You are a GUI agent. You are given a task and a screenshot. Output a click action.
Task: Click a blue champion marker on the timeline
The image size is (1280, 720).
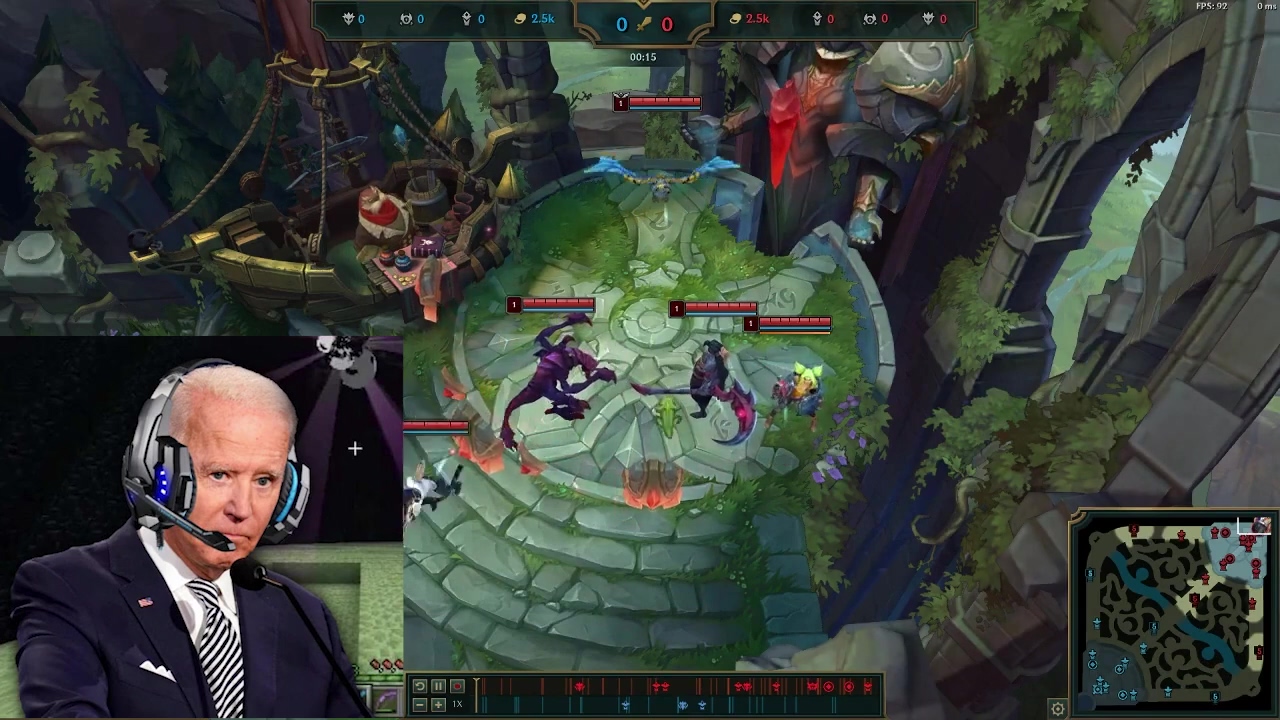(x=626, y=705)
